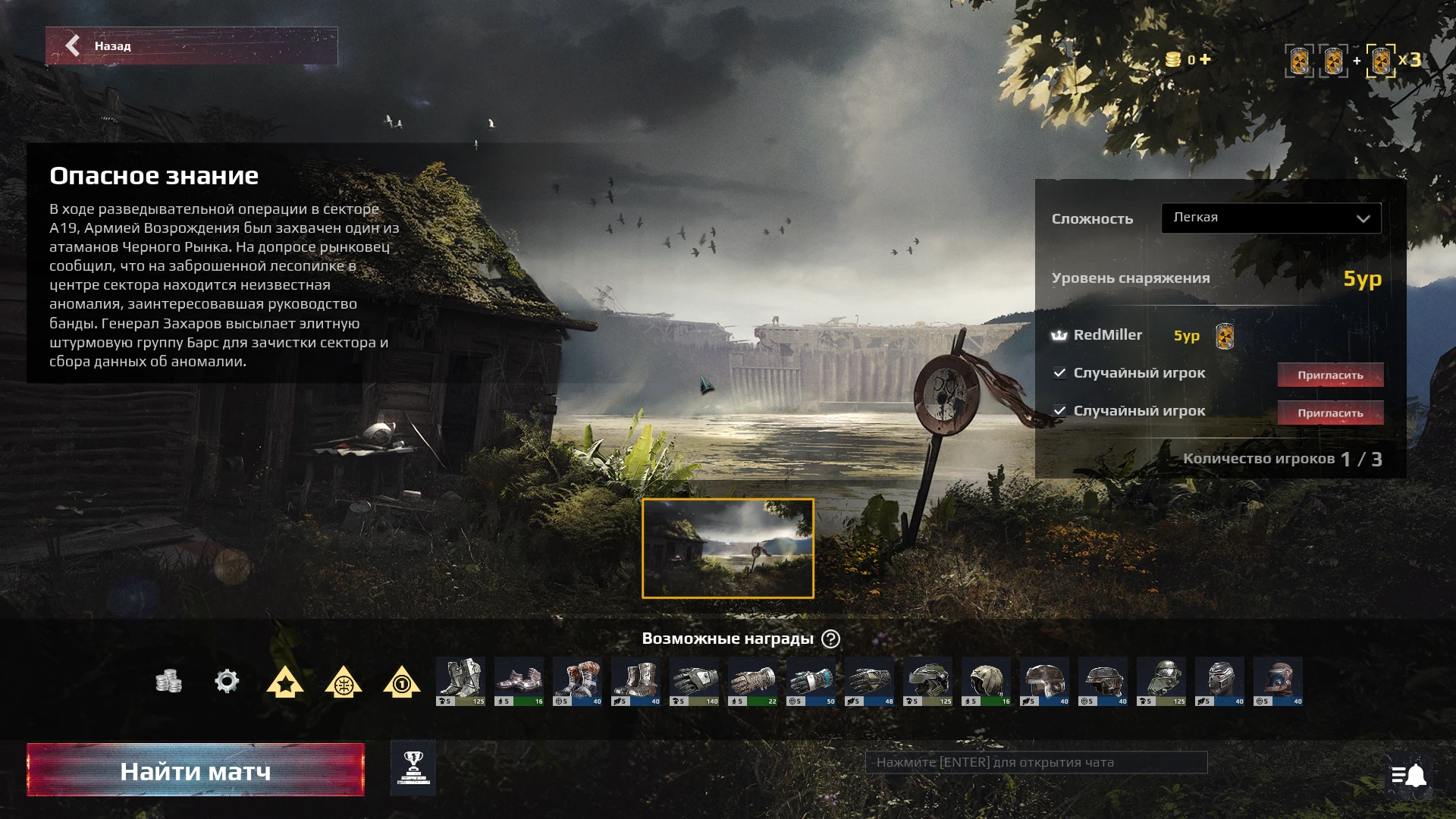Click the silver coins reward icon

click(x=169, y=682)
